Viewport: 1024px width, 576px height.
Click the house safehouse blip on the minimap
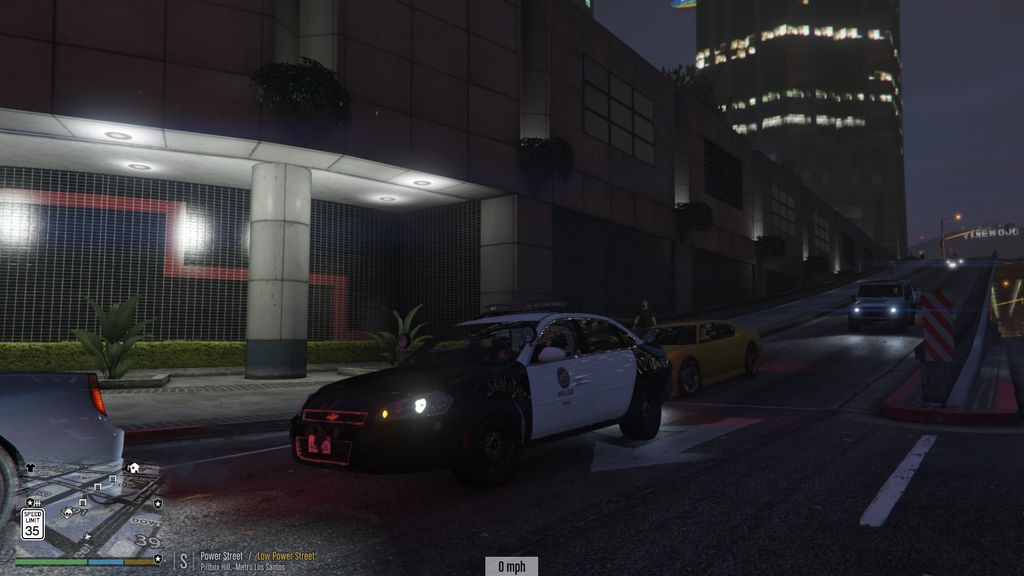(133, 467)
